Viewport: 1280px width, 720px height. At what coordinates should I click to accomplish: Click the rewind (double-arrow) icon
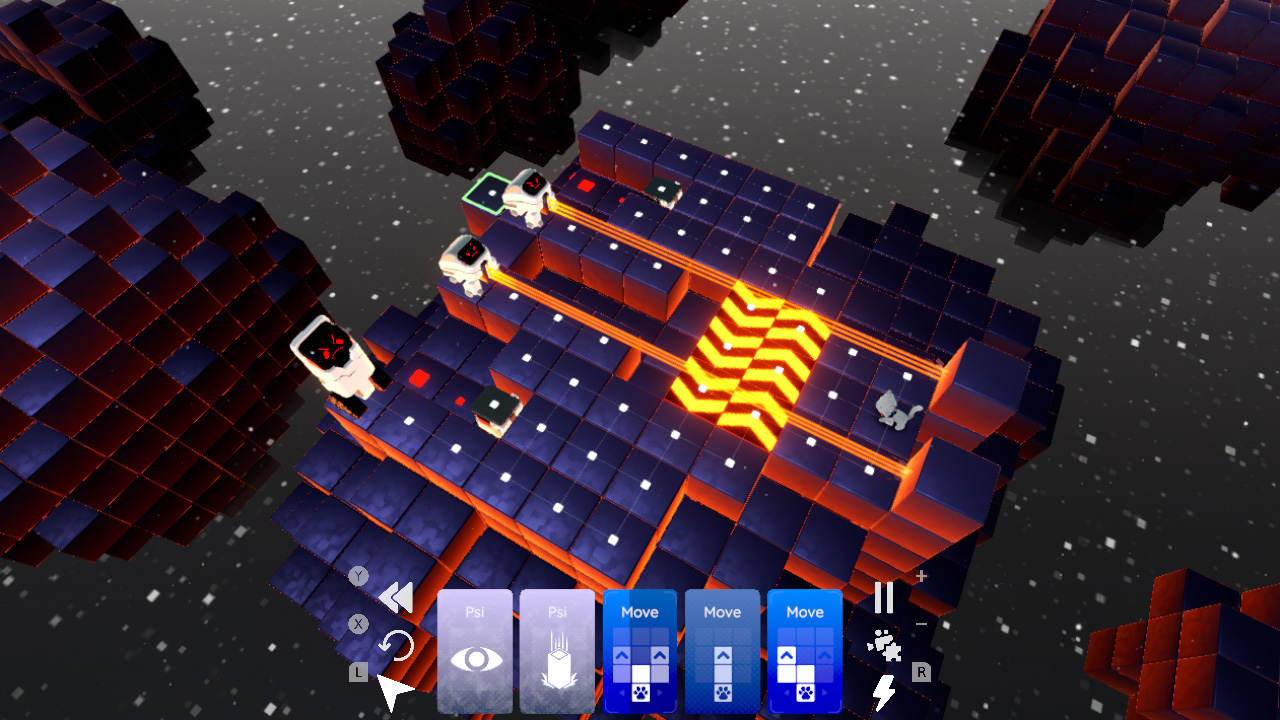pos(395,595)
